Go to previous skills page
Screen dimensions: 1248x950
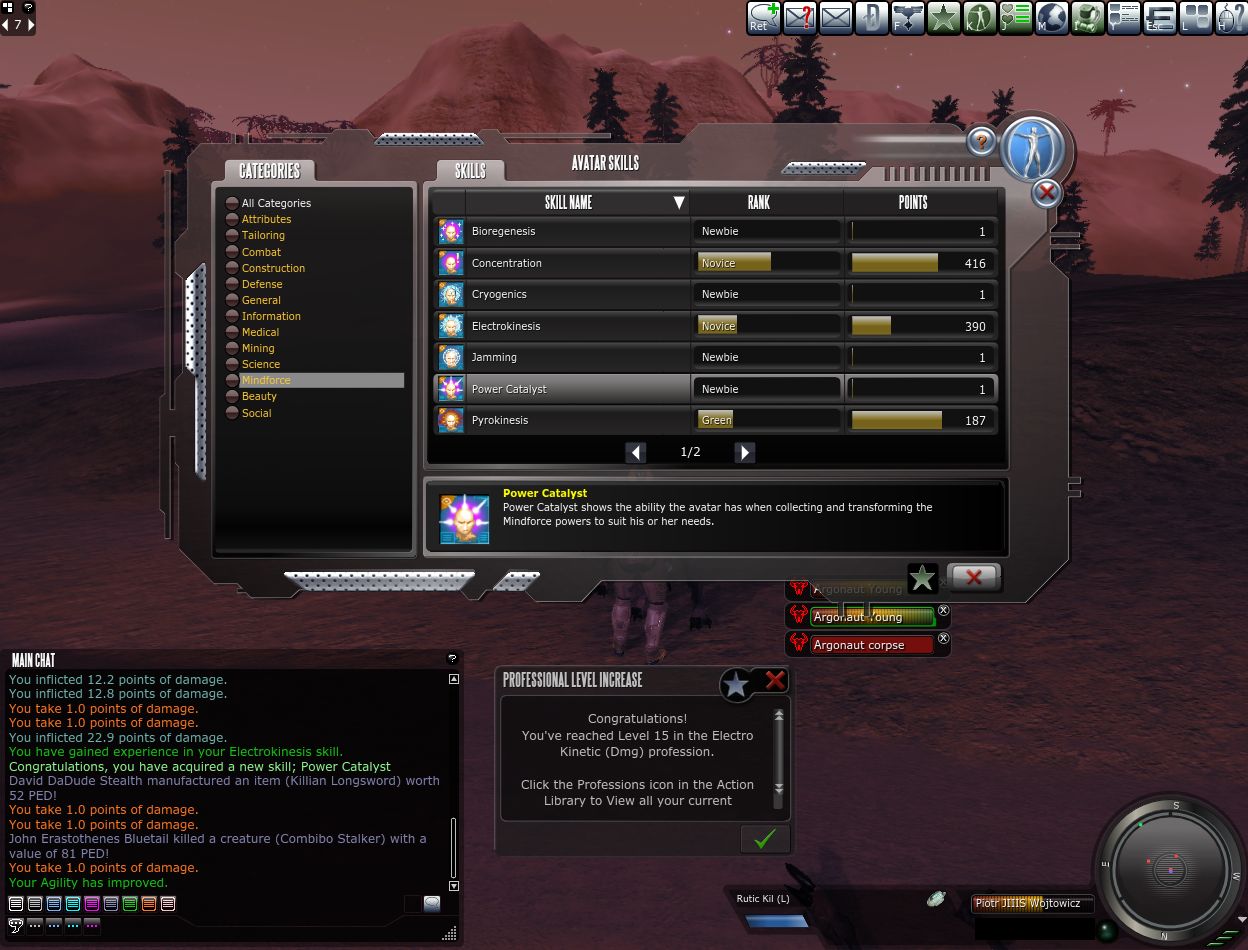pyautogui.click(x=636, y=452)
